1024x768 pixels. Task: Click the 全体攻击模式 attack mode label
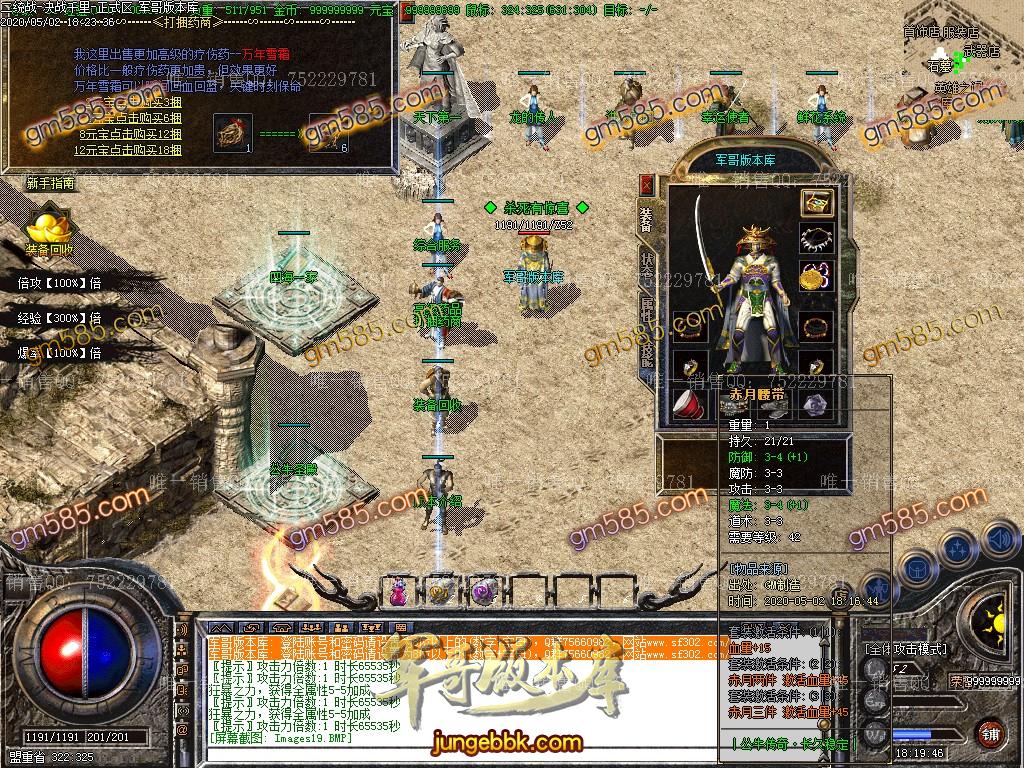tap(906, 649)
